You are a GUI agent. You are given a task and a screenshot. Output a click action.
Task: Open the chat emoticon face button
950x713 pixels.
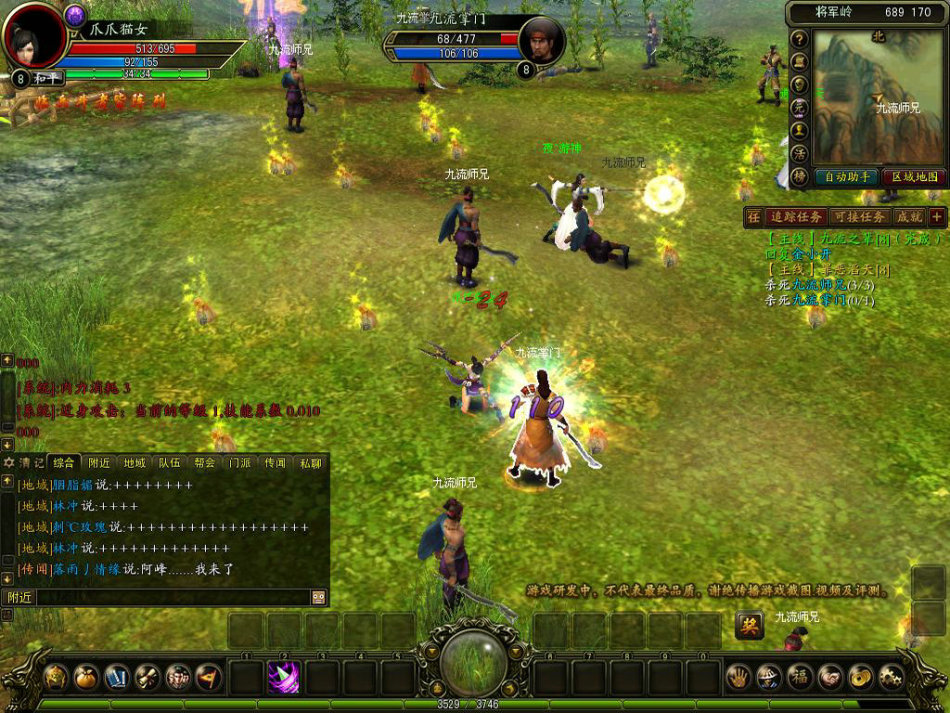point(319,597)
